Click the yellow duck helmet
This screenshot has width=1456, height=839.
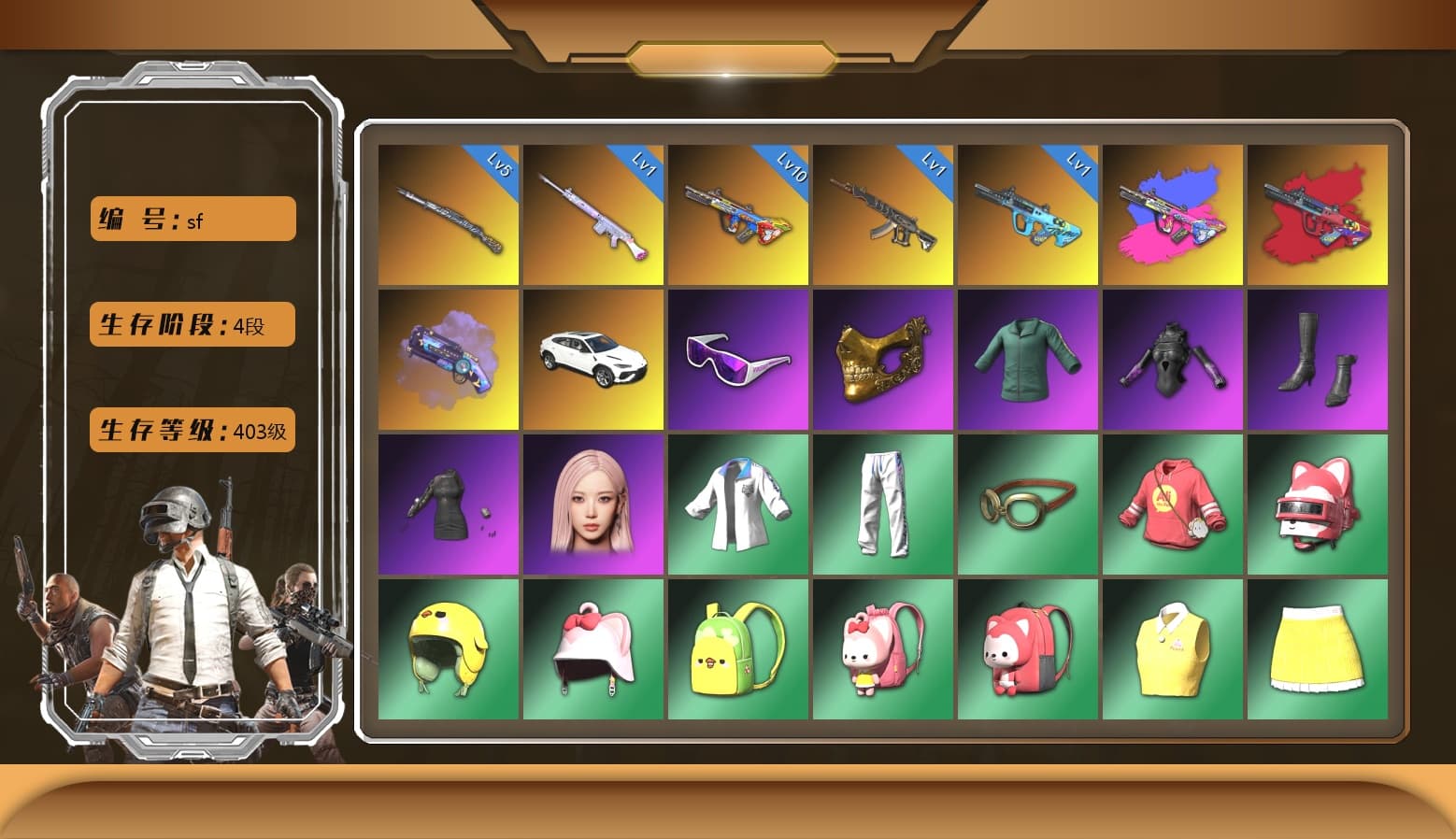[x=448, y=648]
